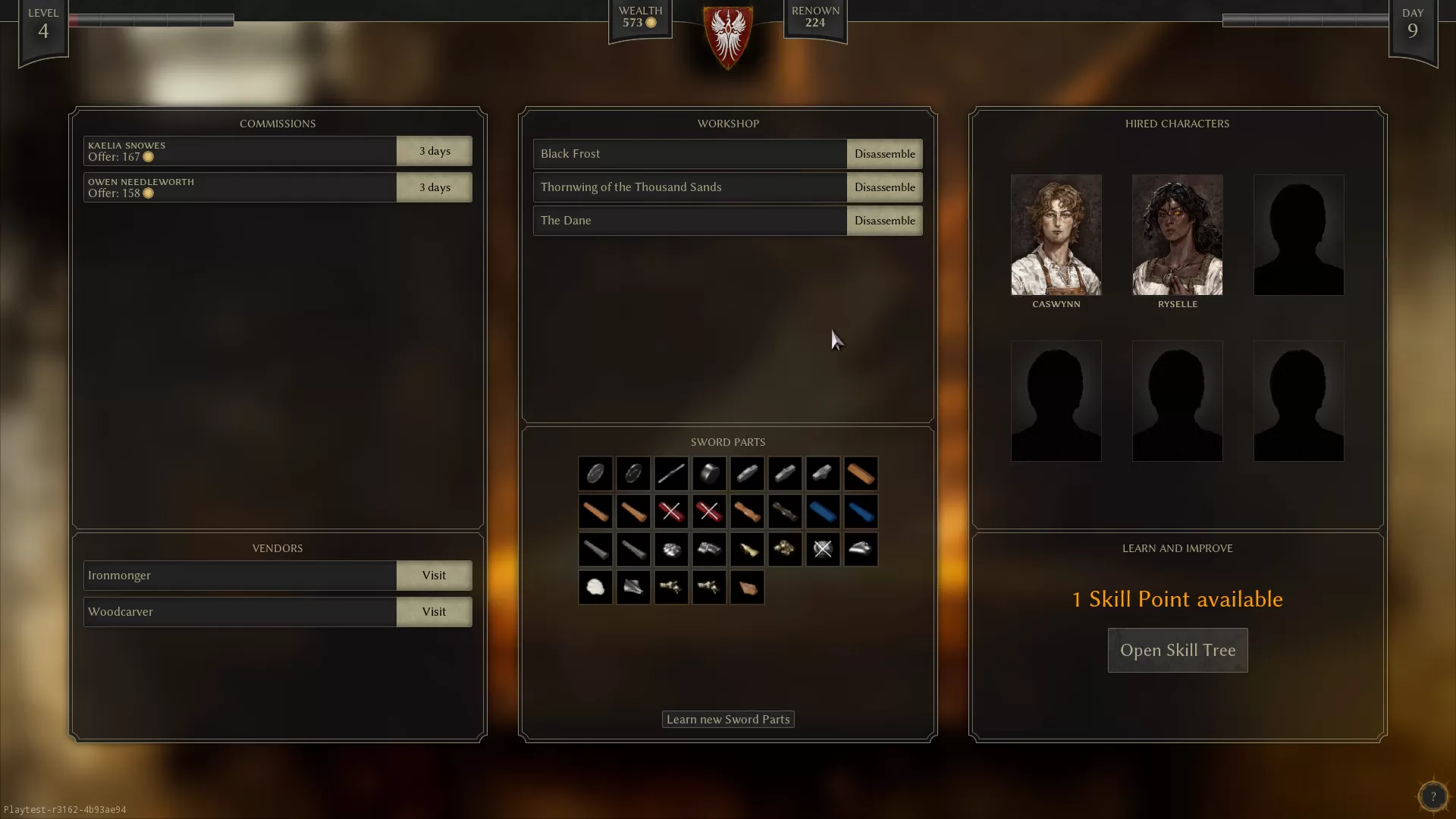Select an orange wooden grip part icon
The height and width of the screenshot is (819, 1456).
tap(595, 511)
